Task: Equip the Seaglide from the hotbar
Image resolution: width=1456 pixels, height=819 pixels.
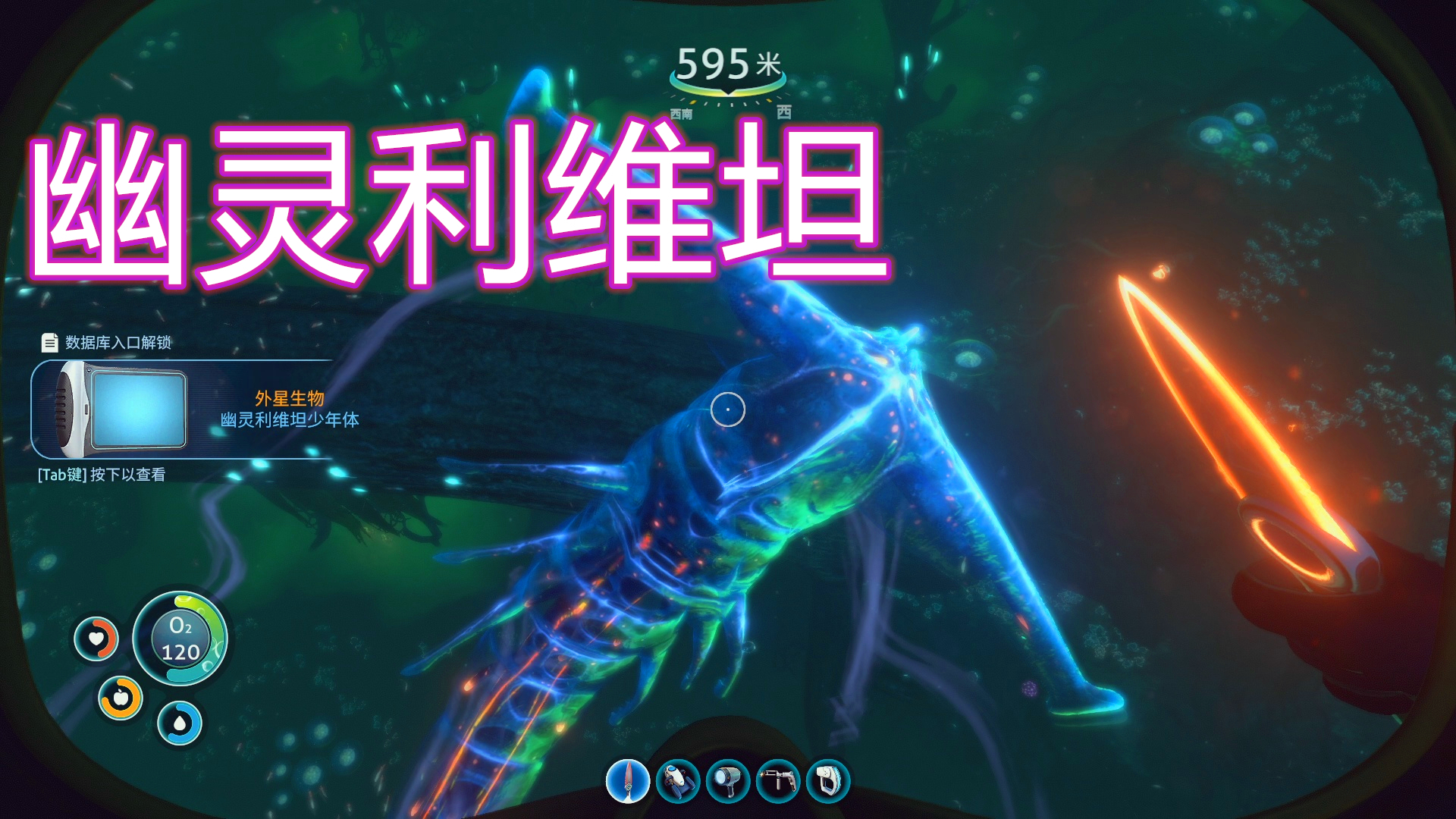Action: pyautogui.click(x=678, y=781)
